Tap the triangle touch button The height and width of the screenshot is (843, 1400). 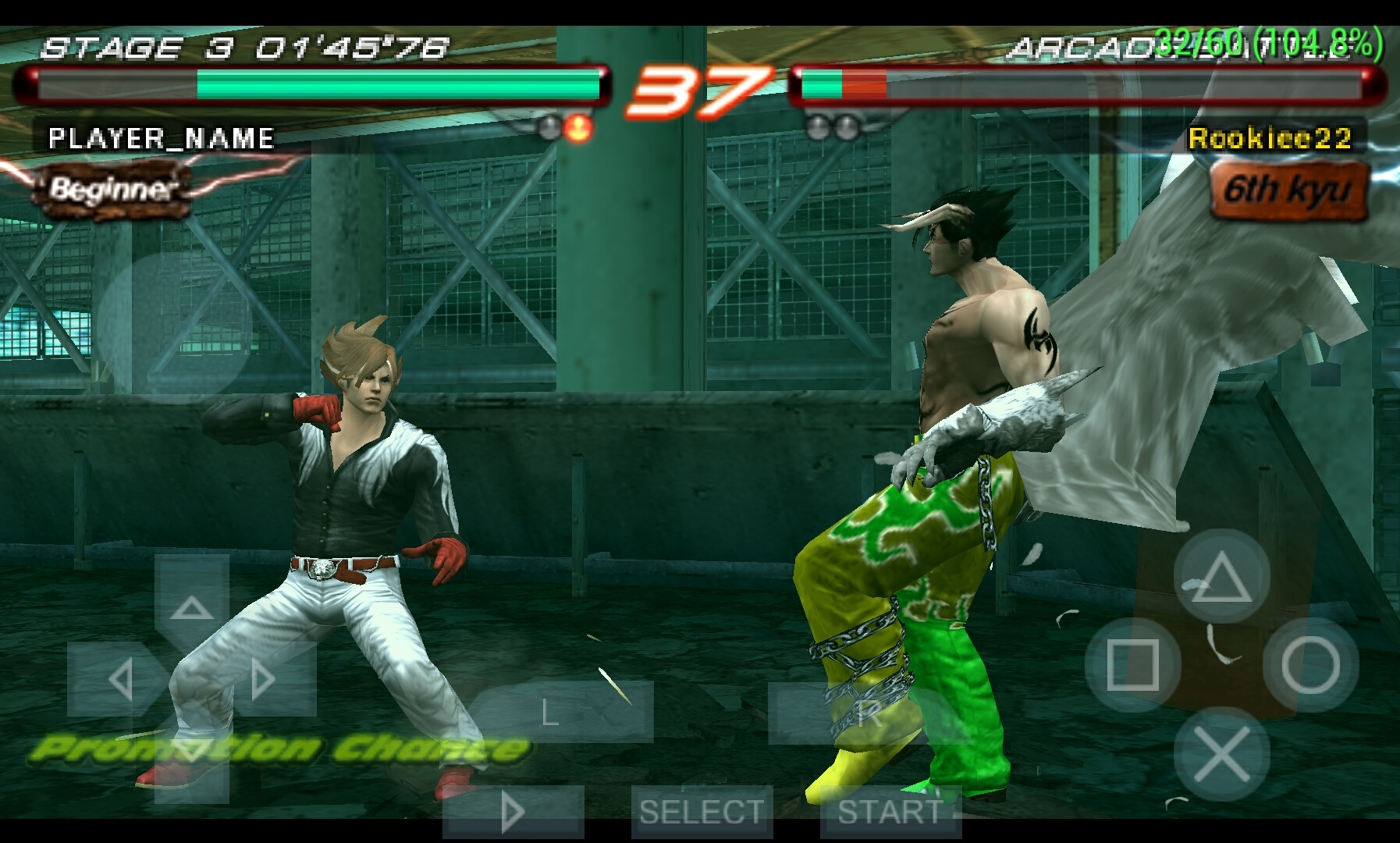tap(1221, 577)
